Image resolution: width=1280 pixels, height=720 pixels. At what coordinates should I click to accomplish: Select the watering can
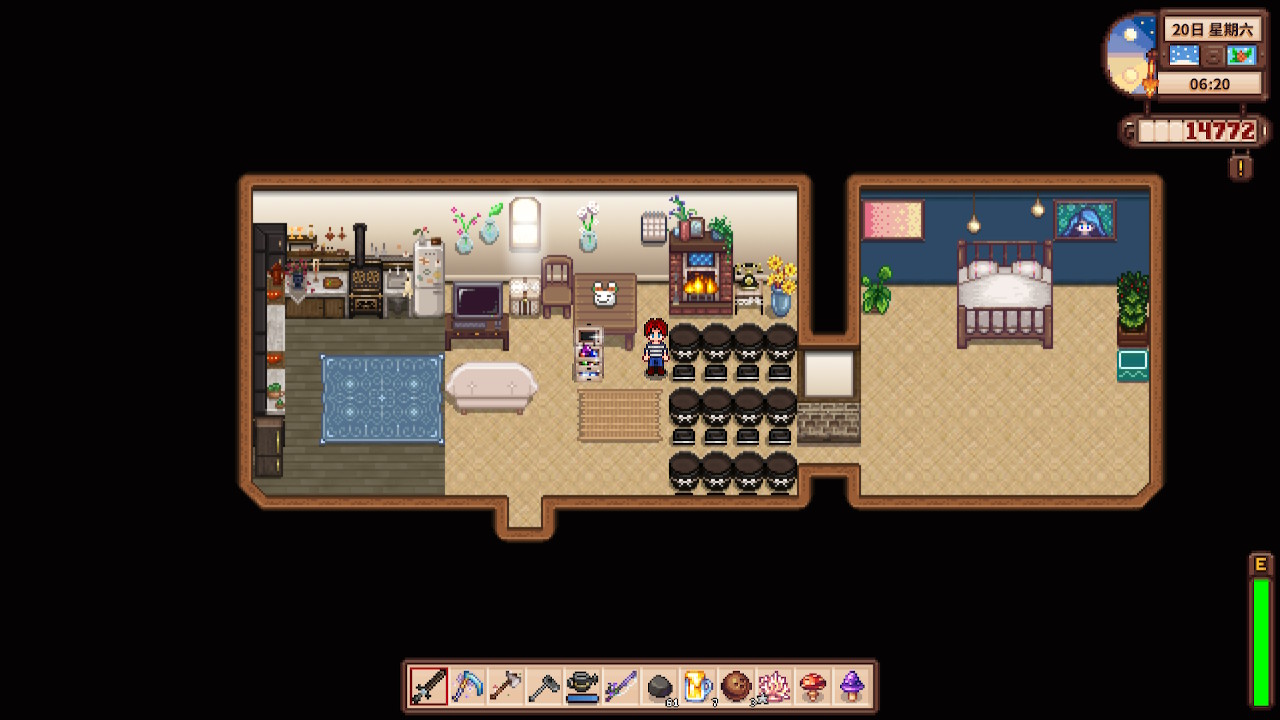click(582, 686)
